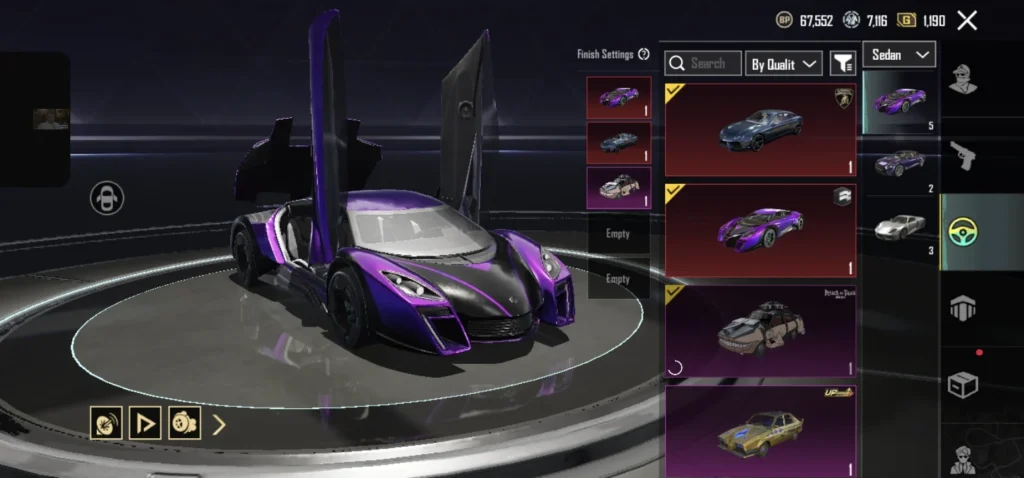Open the crate box tab
The image size is (1024, 478).
pyautogui.click(x=964, y=384)
